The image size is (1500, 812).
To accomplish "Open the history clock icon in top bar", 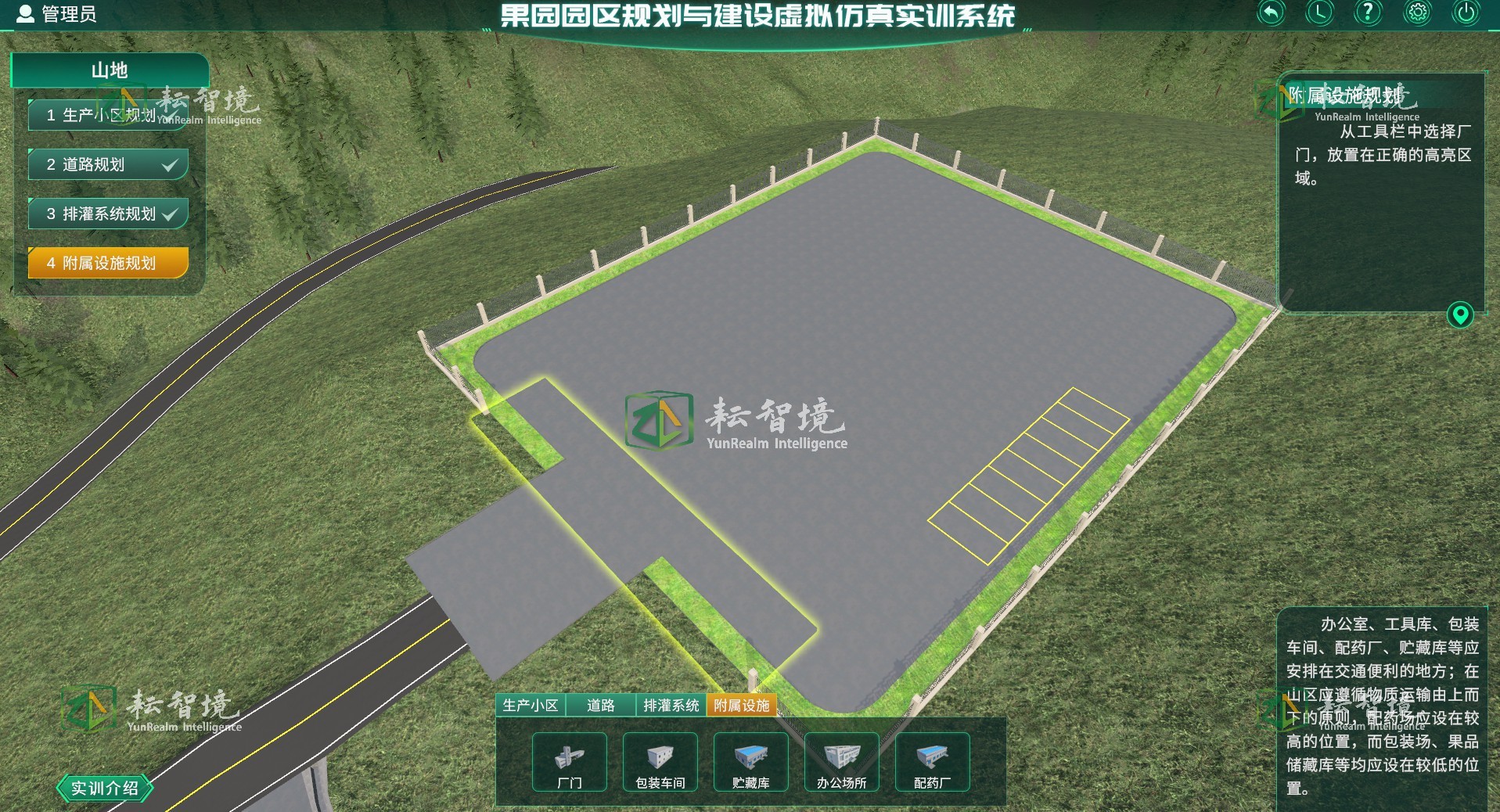I will 1320,13.
